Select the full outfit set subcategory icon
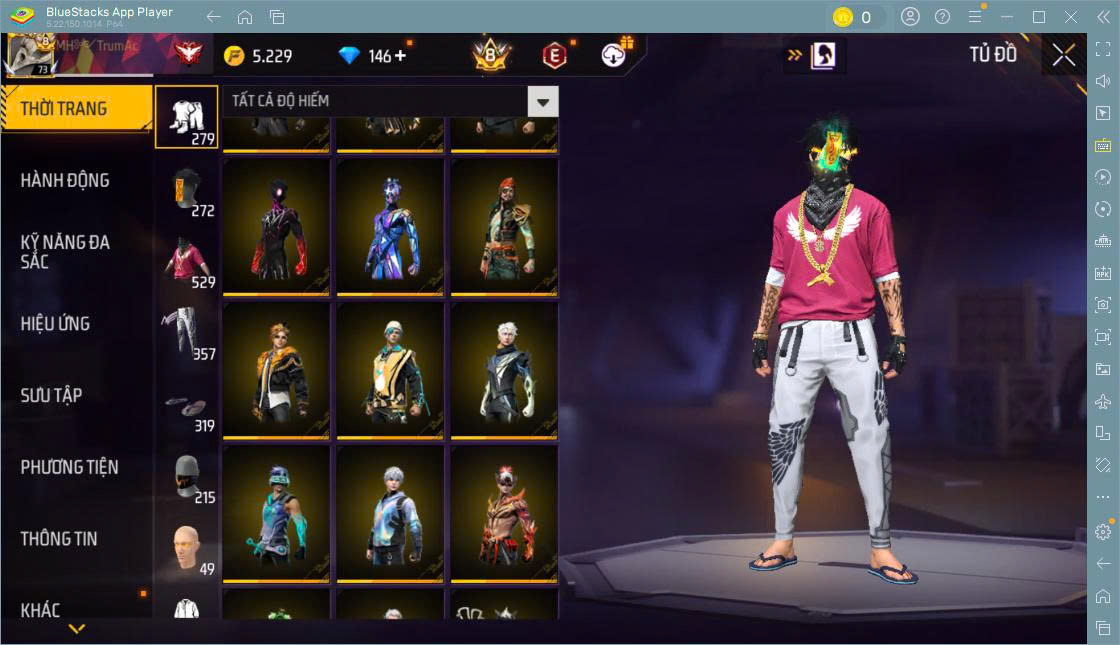Viewport: 1120px width, 645px height. [x=186, y=117]
